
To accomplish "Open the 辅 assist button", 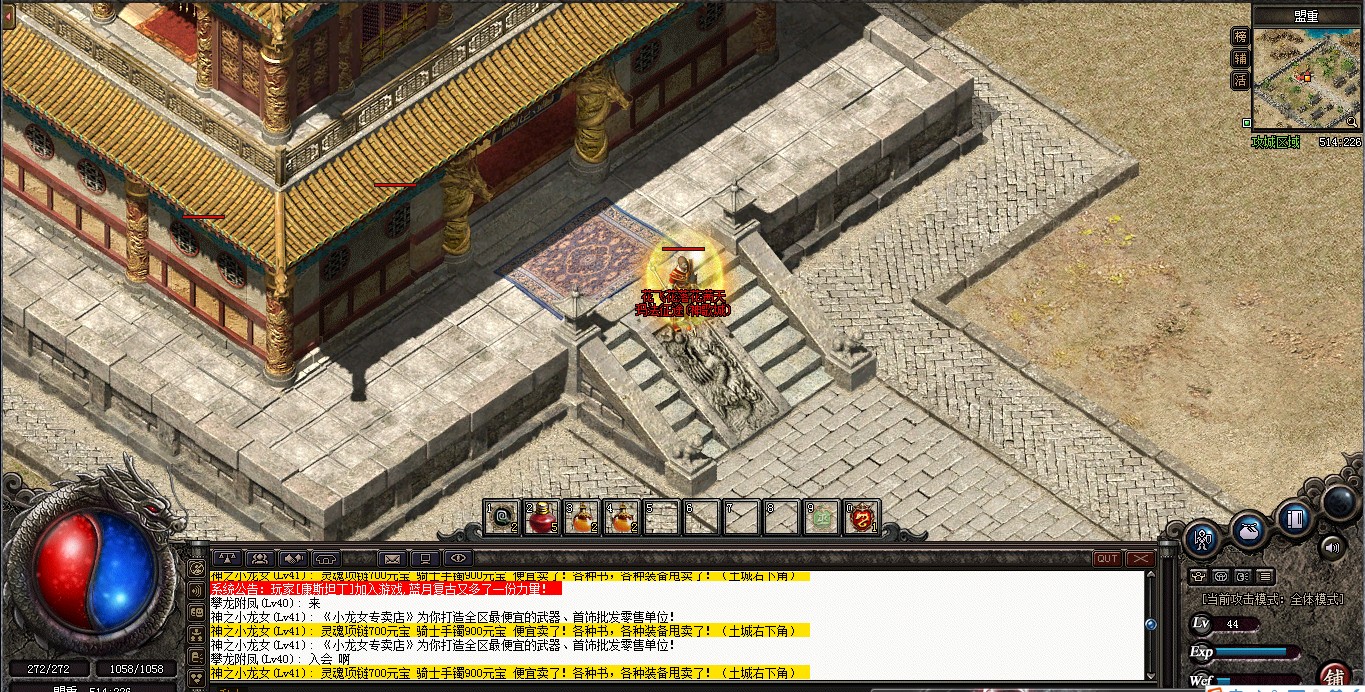I will [x=1241, y=59].
